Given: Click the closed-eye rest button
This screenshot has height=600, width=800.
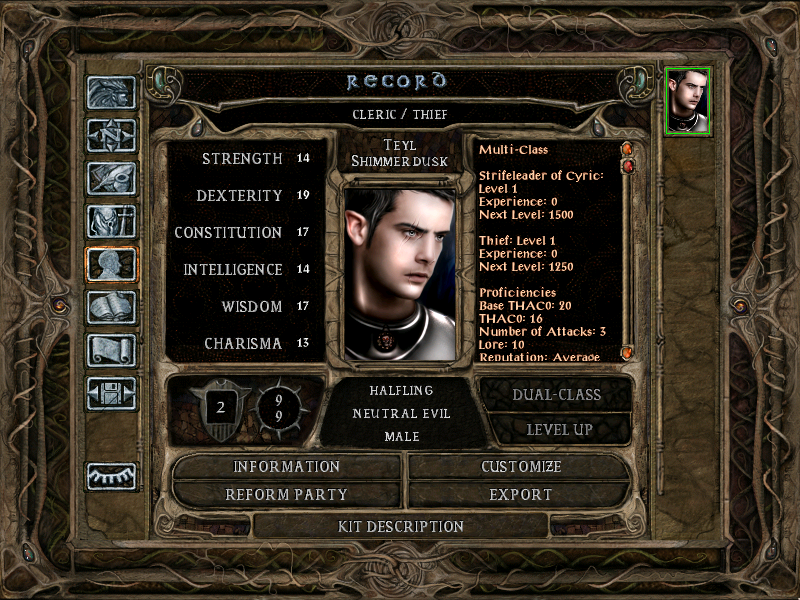Looking at the screenshot, I should tap(111, 476).
